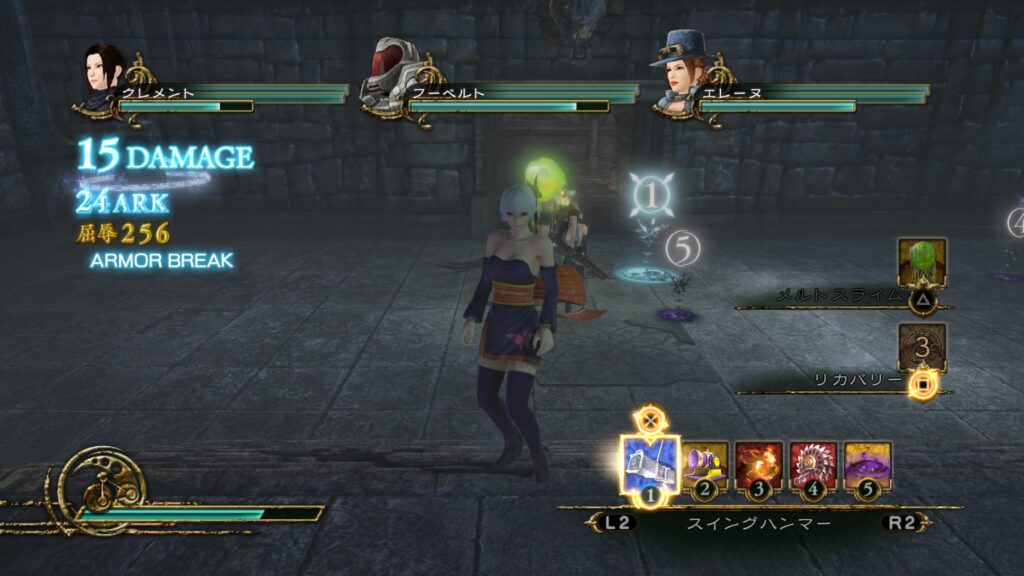Use the Recovery skill icon

click(921, 348)
